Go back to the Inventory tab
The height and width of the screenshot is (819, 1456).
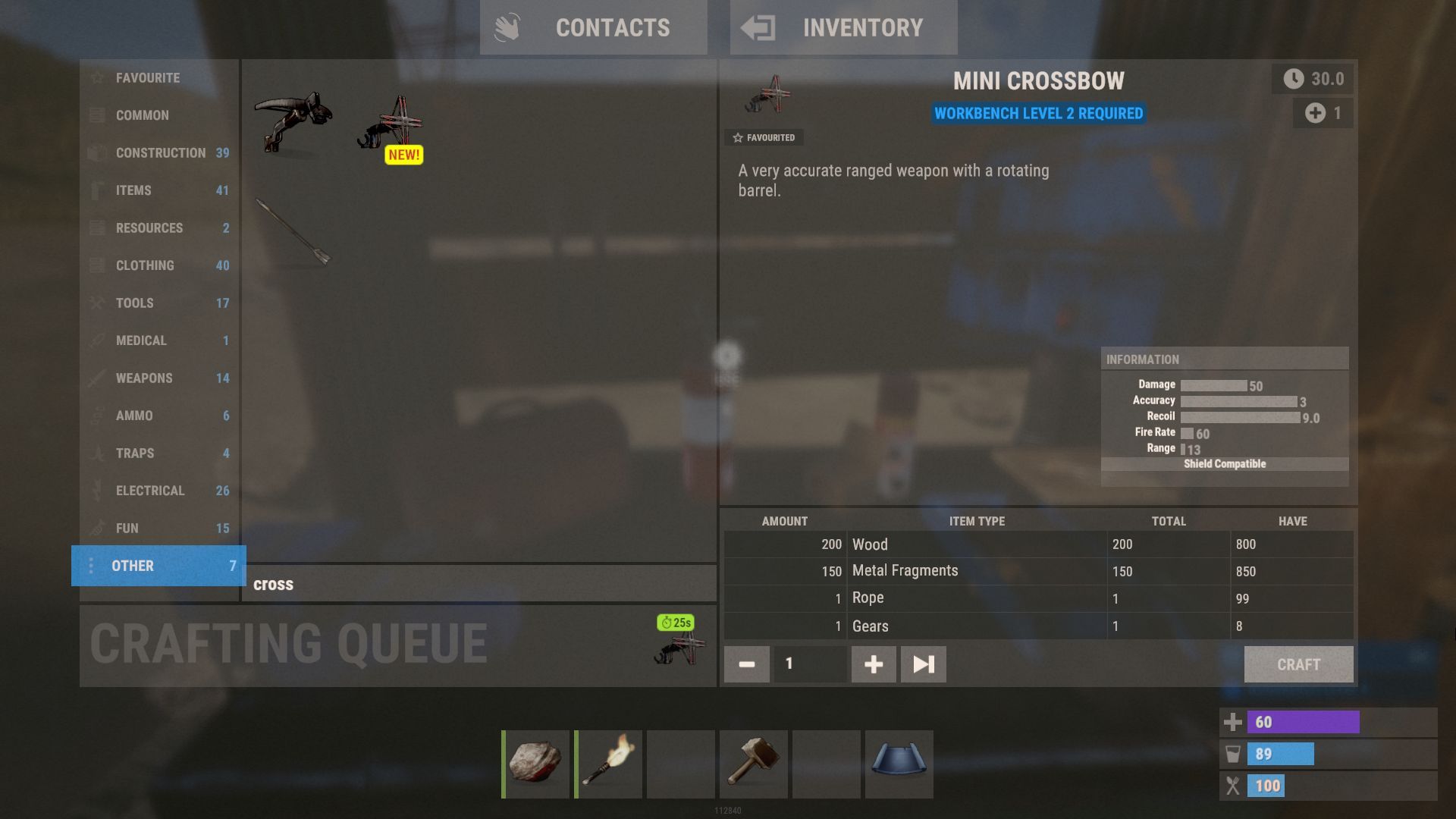click(843, 28)
